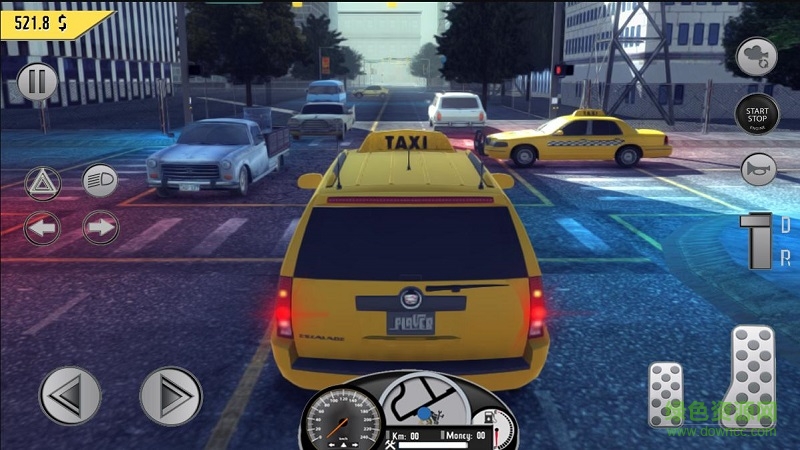Open the route minimap on the dashboard
This screenshot has height=450, width=800.
(424, 399)
